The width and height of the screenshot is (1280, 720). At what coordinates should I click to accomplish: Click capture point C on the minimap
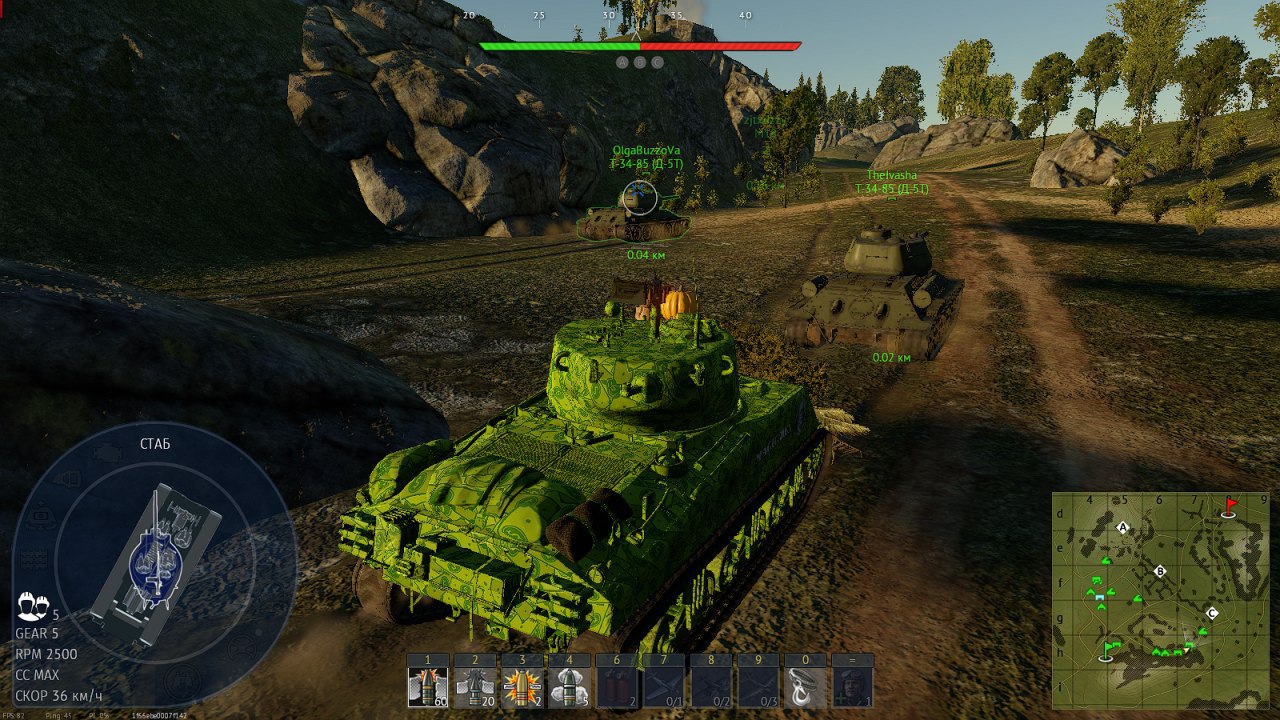[x=1212, y=613]
